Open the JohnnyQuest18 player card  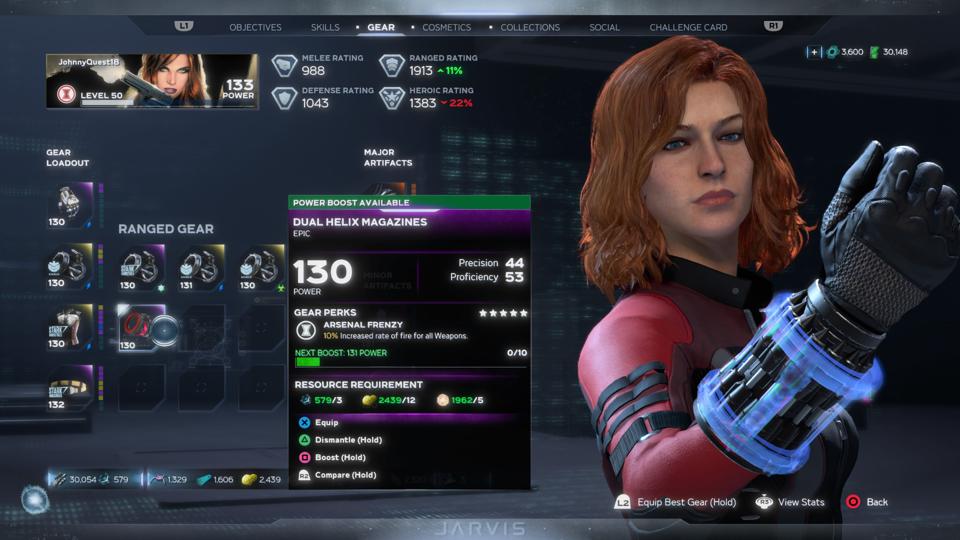point(152,81)
